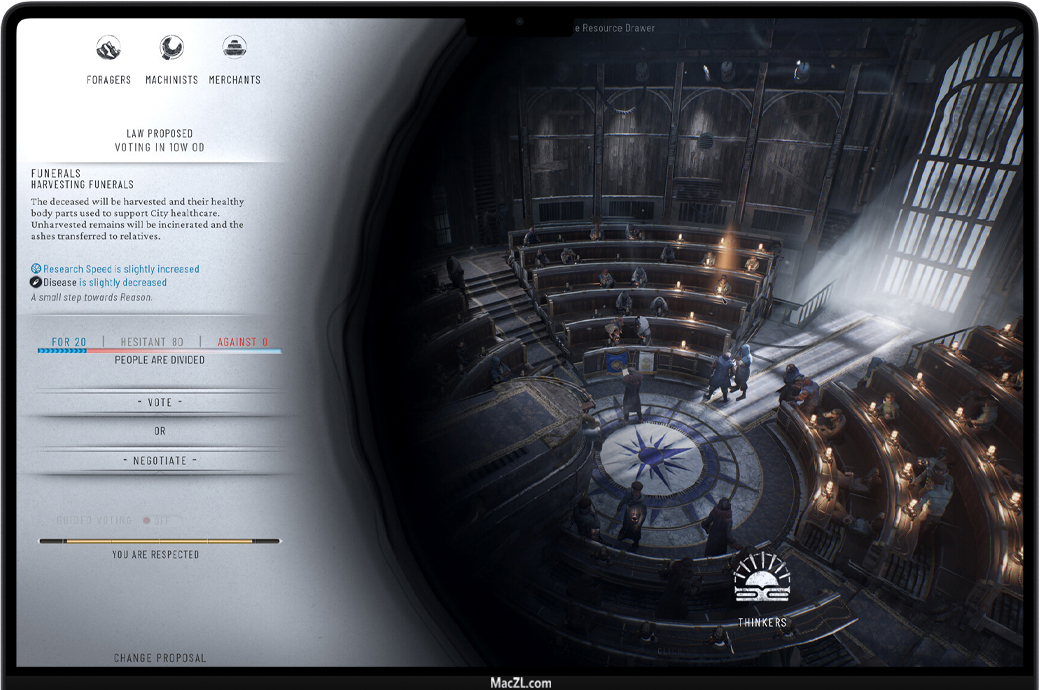Open Change Proposal
The width and height of the screenshot is (1040, 690).
(x=160, y=658)
